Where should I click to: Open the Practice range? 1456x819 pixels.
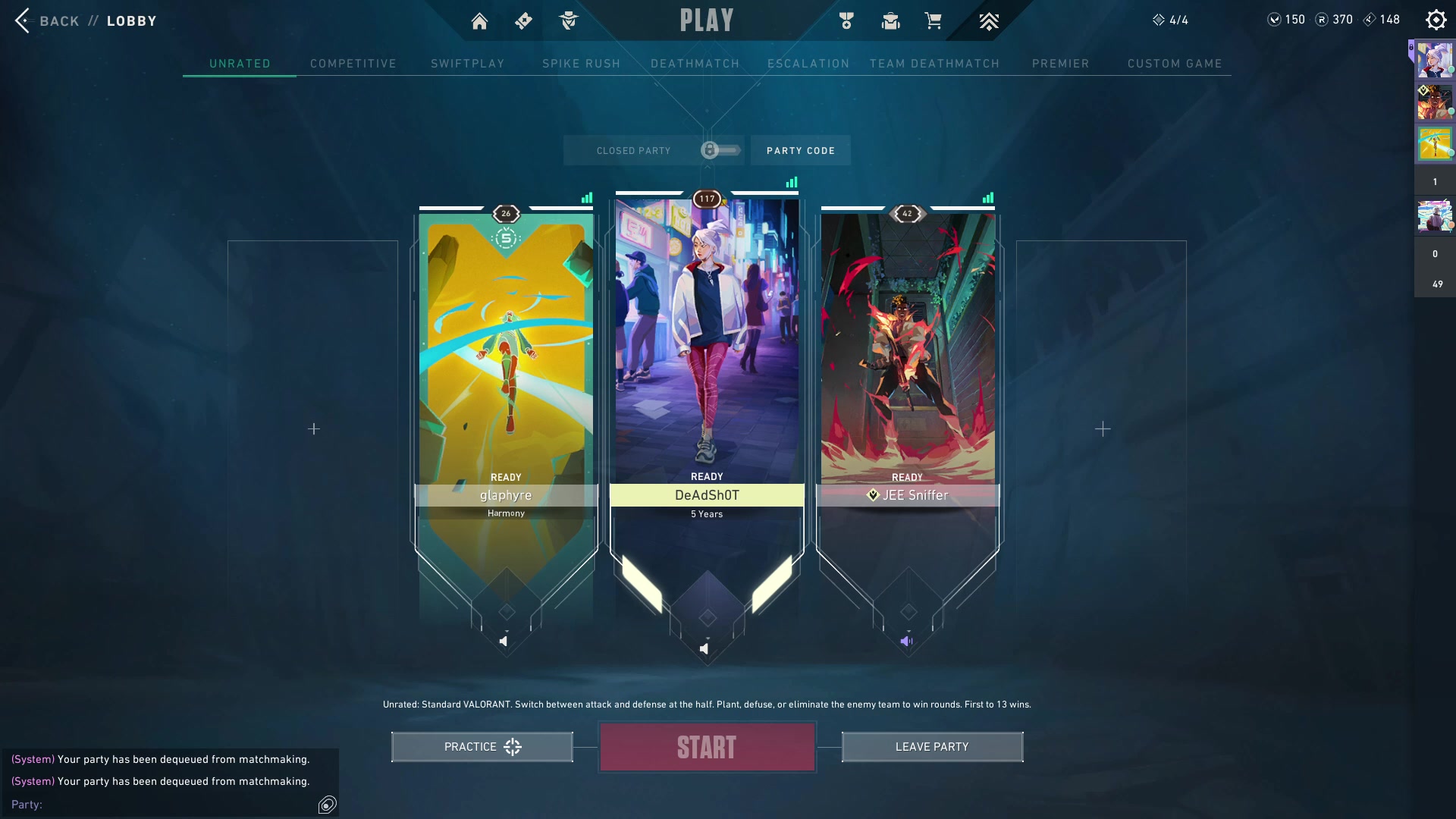[x=482, y=747]
